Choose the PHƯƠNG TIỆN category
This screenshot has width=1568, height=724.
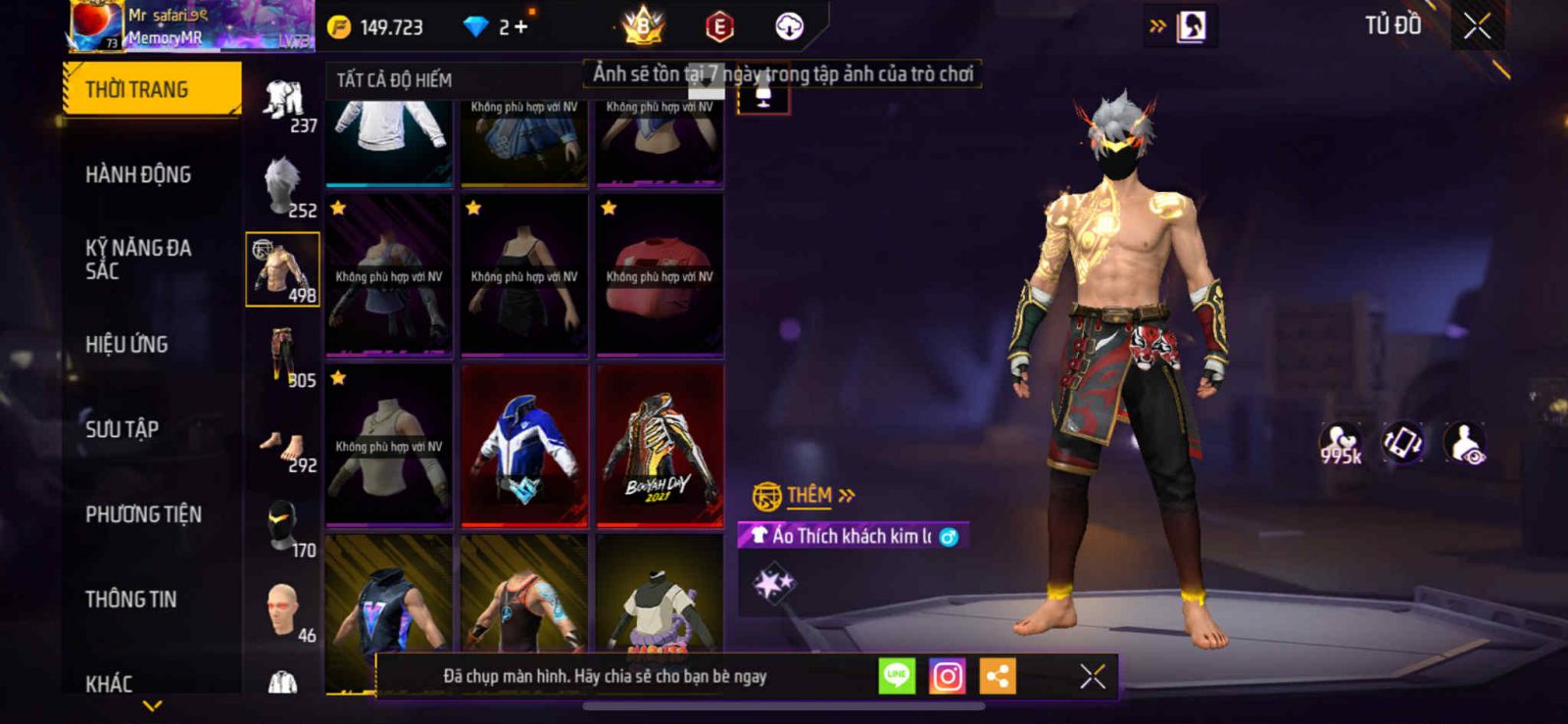[x=143, y=514]
